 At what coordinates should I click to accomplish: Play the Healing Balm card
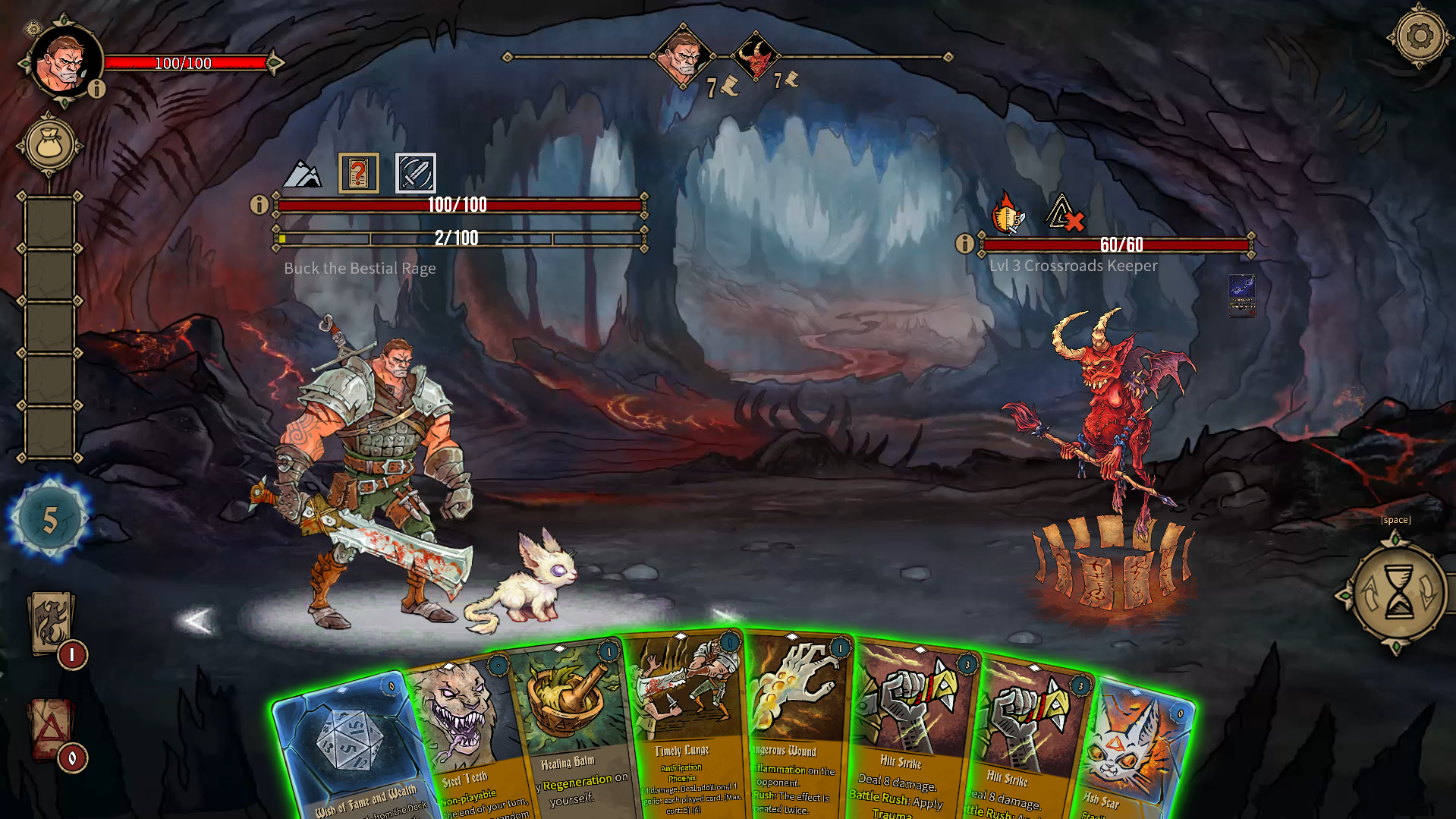569,721
